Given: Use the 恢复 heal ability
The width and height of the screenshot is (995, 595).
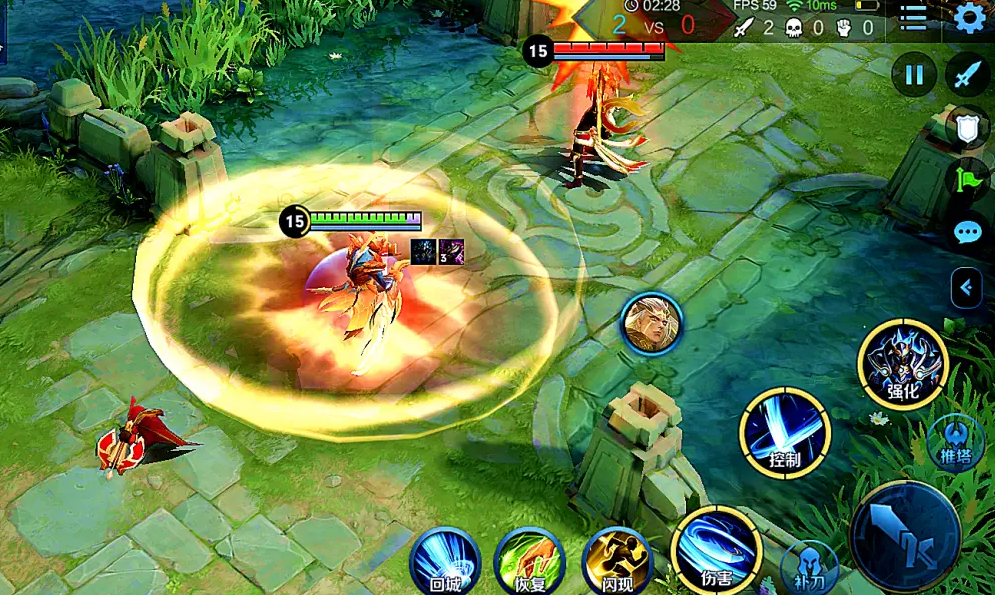Looking at the screenshot, I should (530, 560).
